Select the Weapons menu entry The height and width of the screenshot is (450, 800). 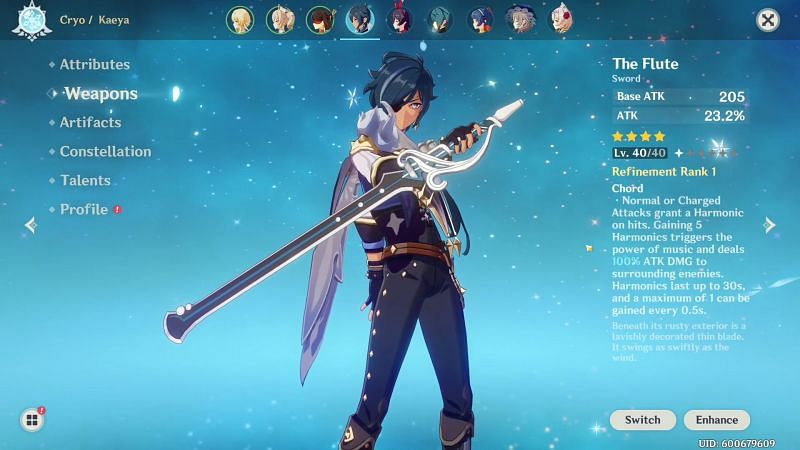click(101, 94)
